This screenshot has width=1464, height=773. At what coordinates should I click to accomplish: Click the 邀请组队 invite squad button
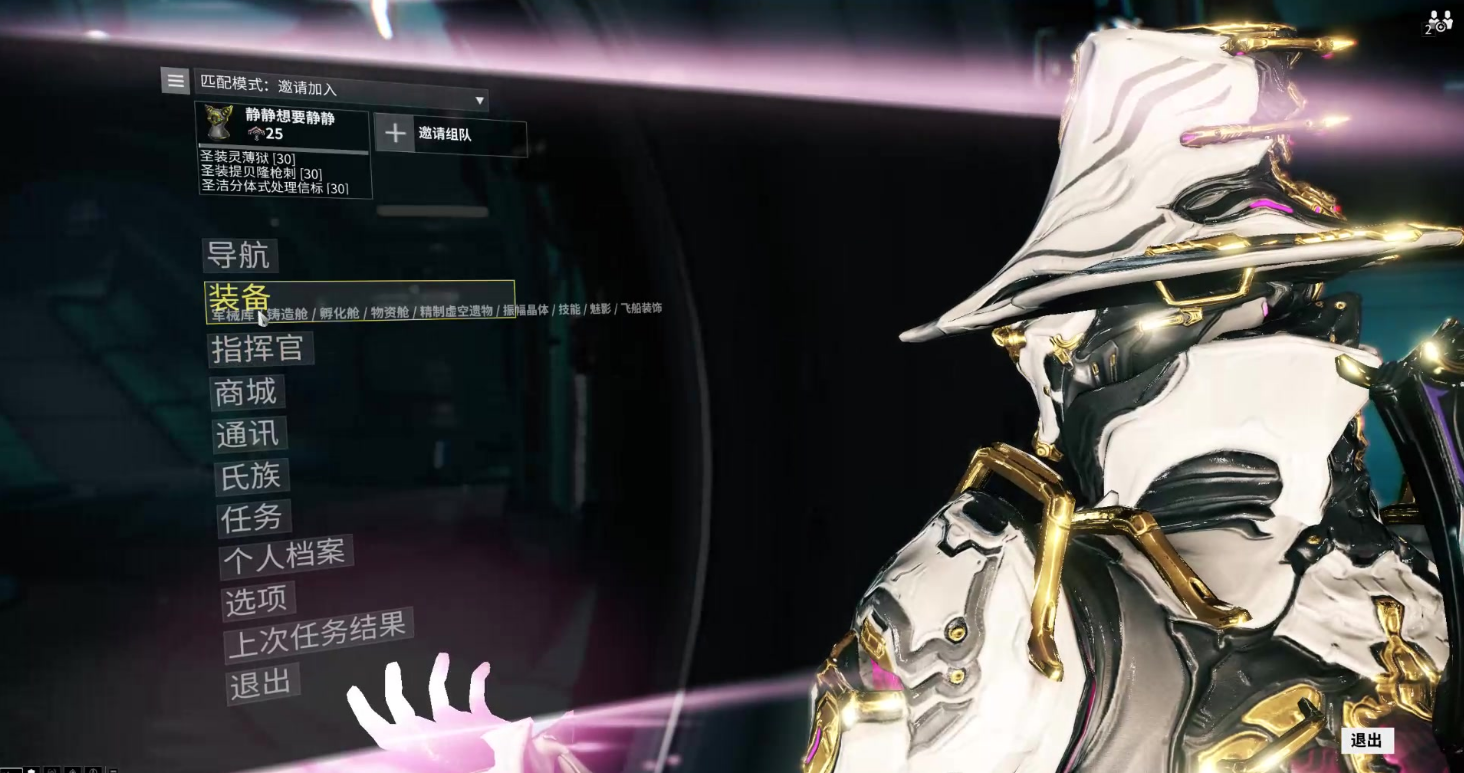tap(450, 134)
